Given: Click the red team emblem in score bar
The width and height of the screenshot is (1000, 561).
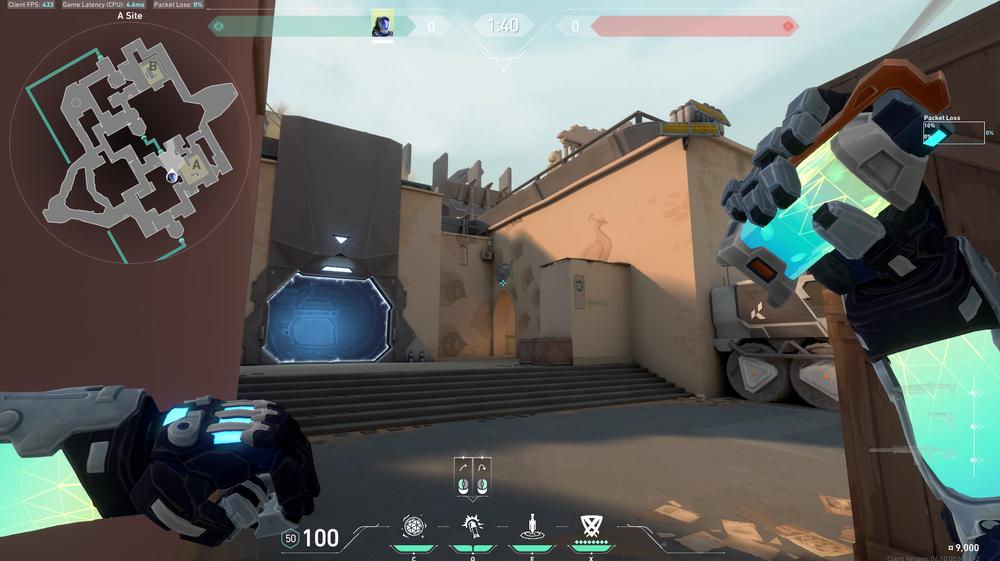Looking at the screenshot, I should (789, 26).
